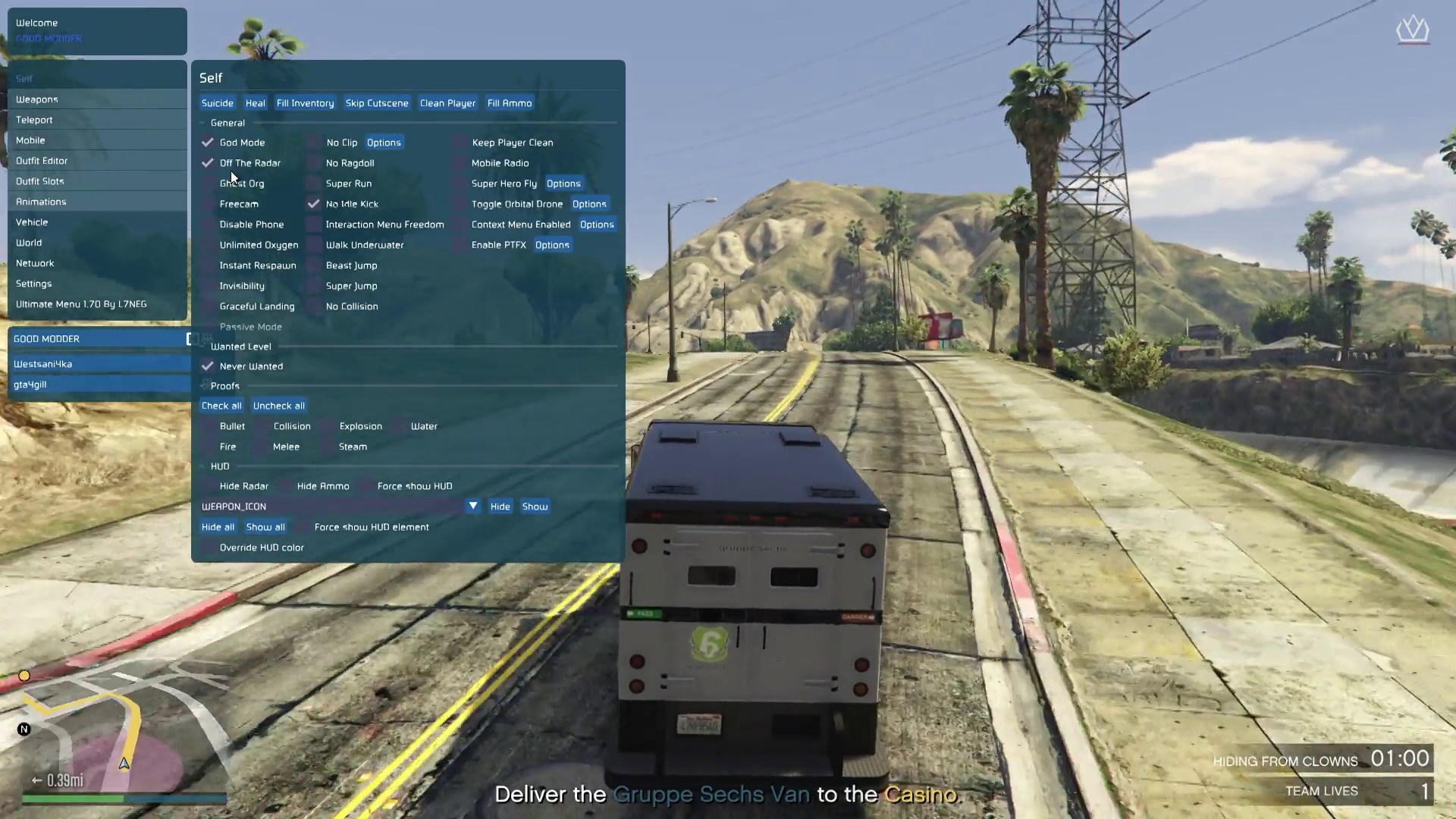Click Check all proofs button
The width and height of the screenshot is (1456, 819).
[221, 406]
